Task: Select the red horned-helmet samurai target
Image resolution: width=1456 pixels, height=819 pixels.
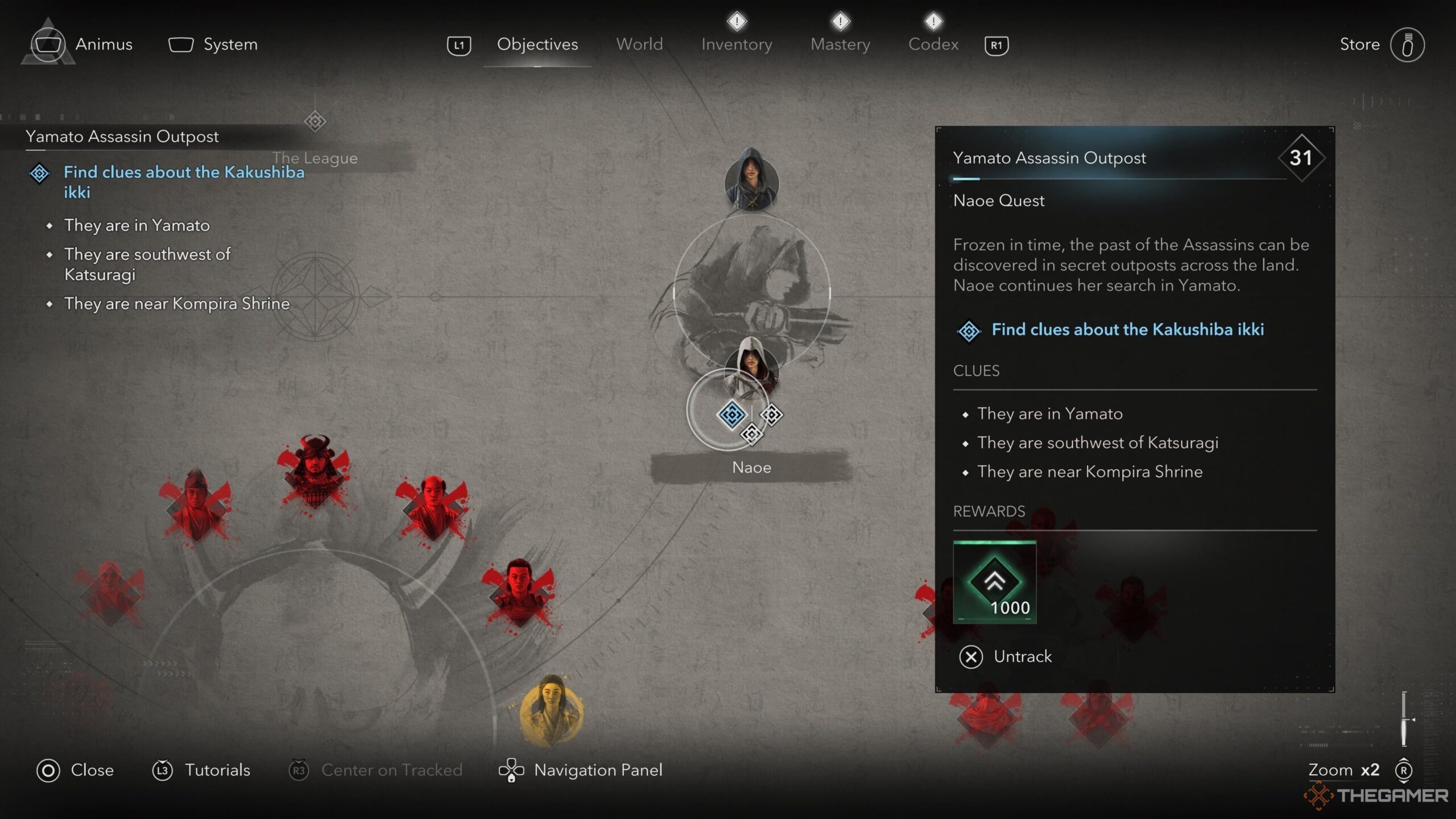Action: (x=313, y=471)
